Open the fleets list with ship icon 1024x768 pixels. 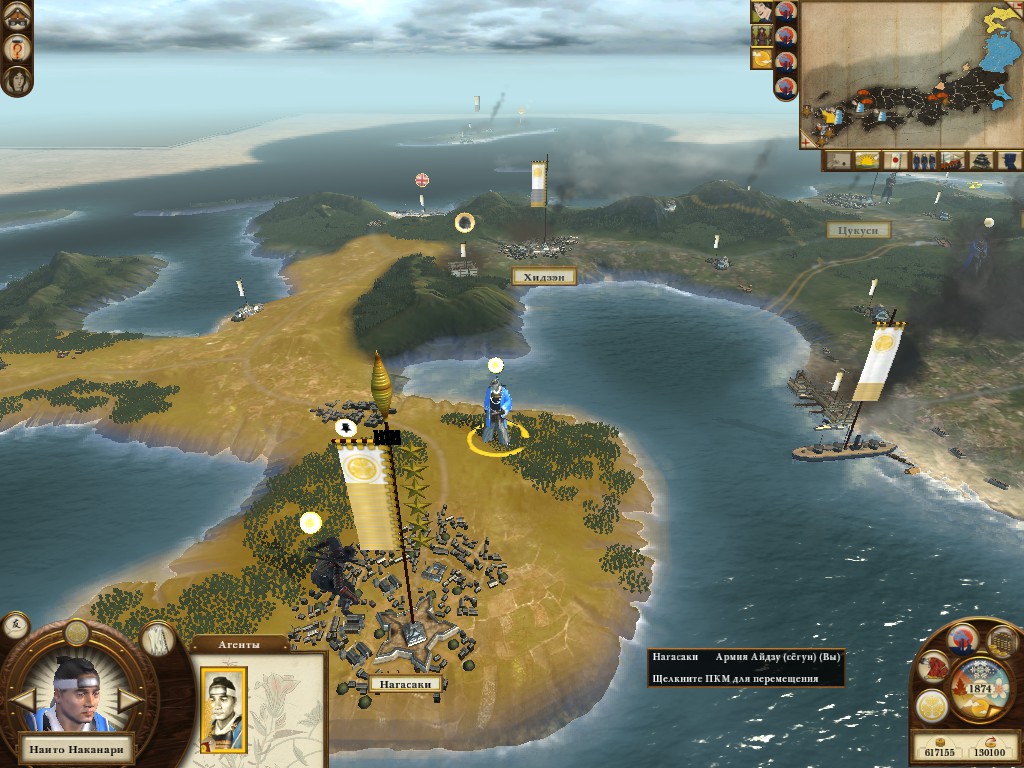click(952, 161)
